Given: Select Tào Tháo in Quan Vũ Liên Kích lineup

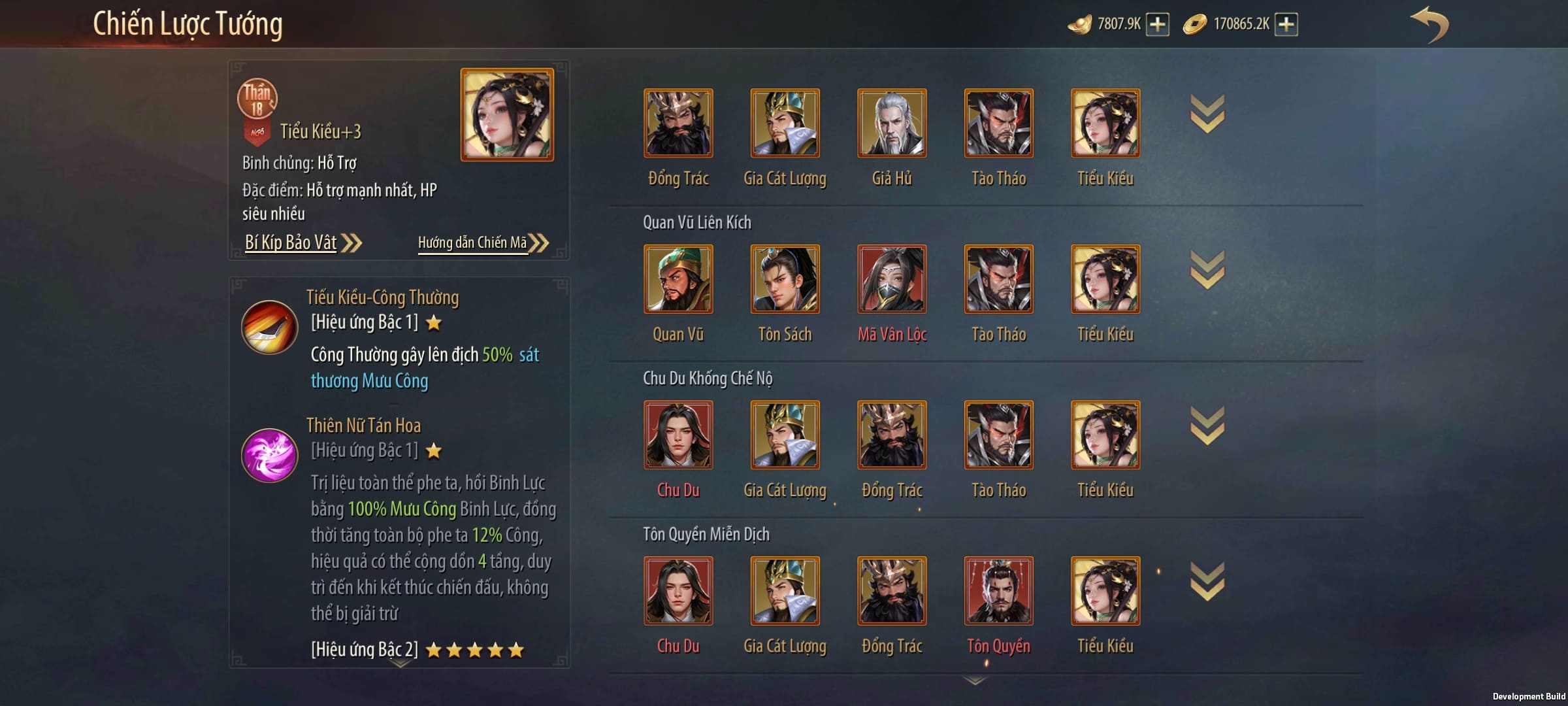Looking at the screenshot, I should click(x=998, y=279).
